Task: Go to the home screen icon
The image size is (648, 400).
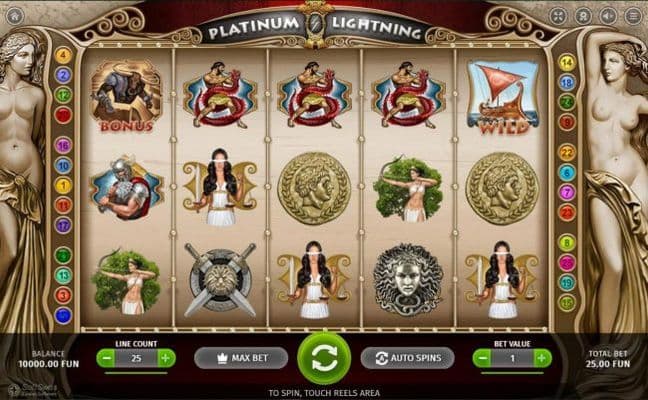Action: pyautogui.click(x=14, y=16)
